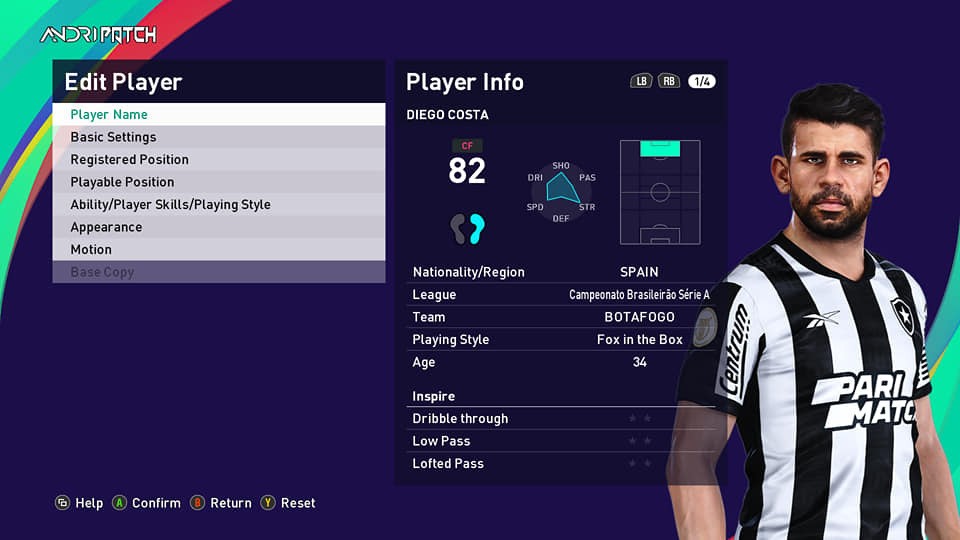Image resolution: width=960 pixels, height=540 pixels.
Task: Click the Dribble through inspire row
Action: click(x=562, y=419)
